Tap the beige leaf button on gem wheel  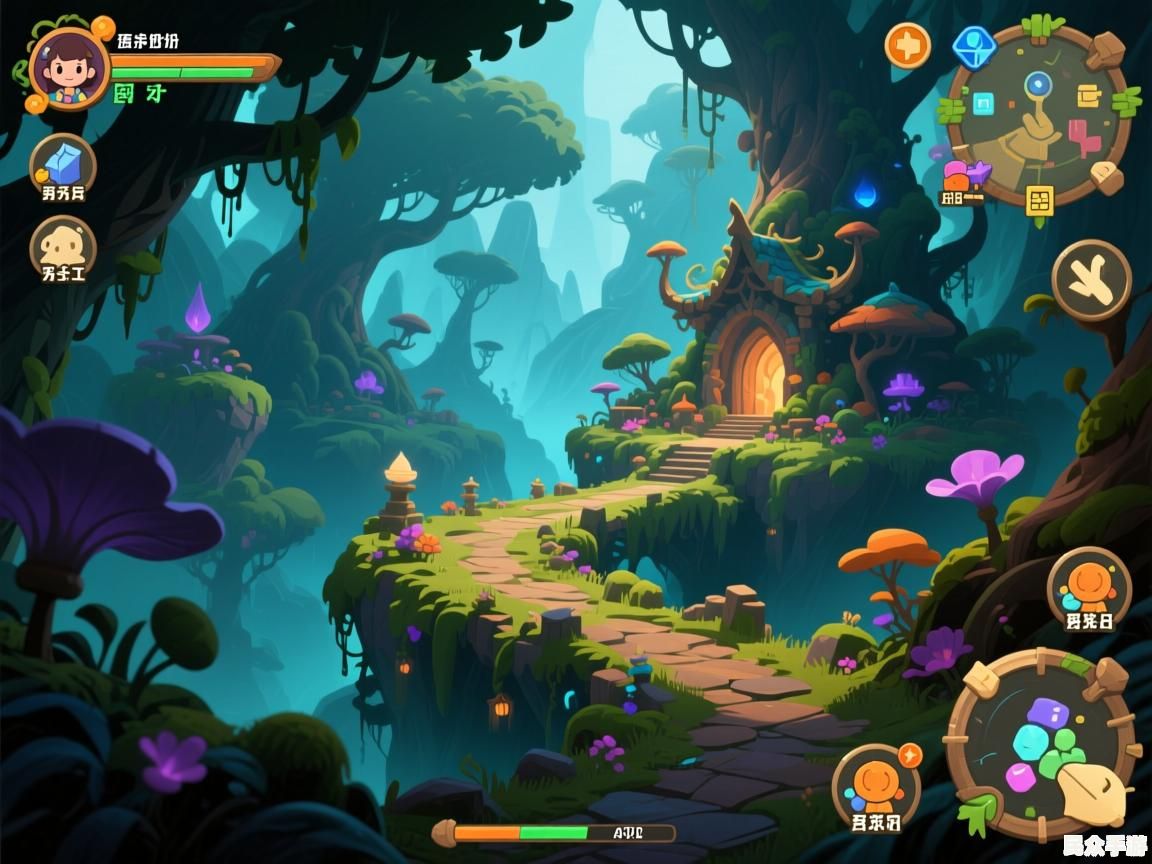point(1095,794)
